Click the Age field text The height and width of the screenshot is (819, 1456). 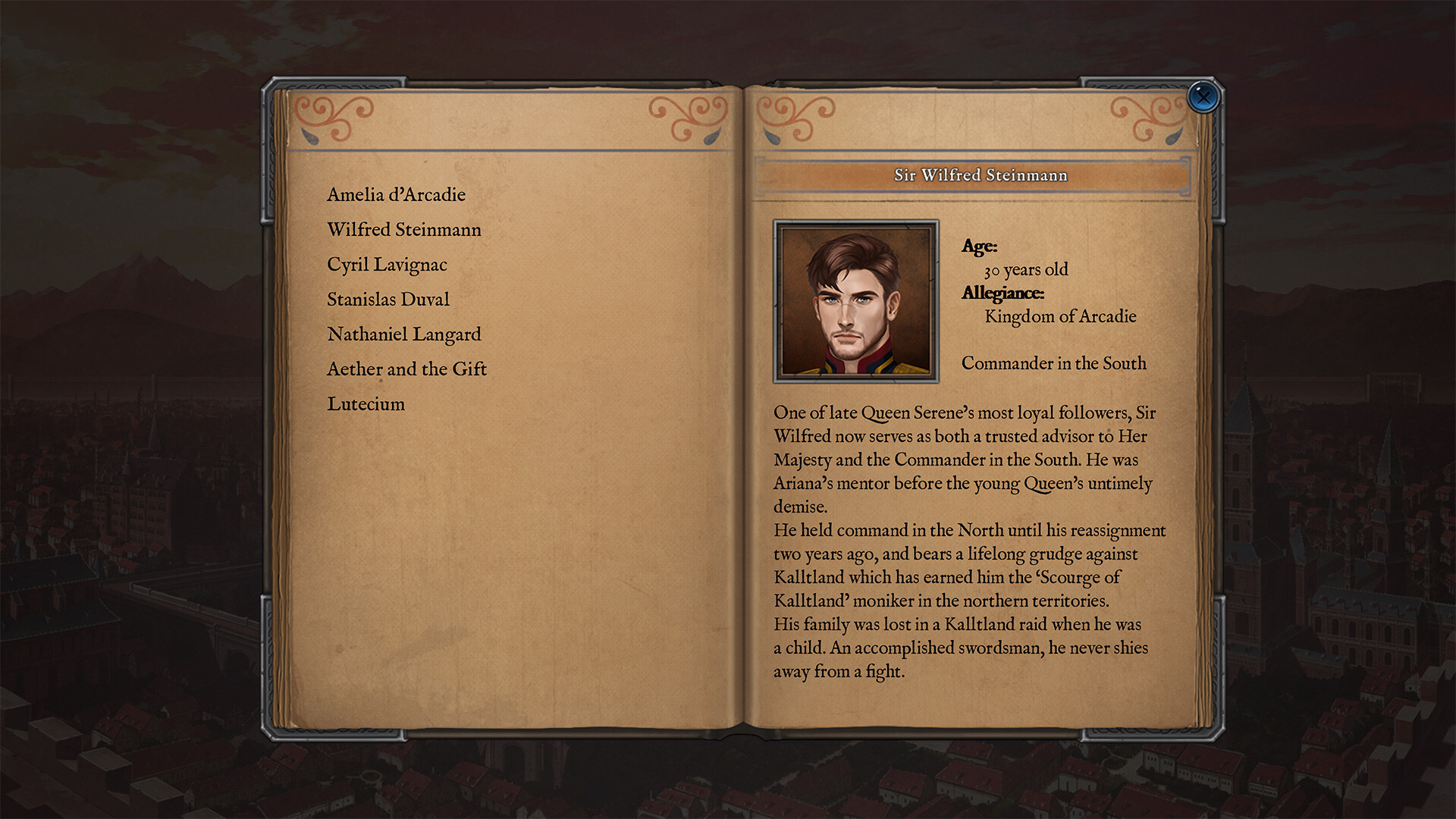[979, 246]
